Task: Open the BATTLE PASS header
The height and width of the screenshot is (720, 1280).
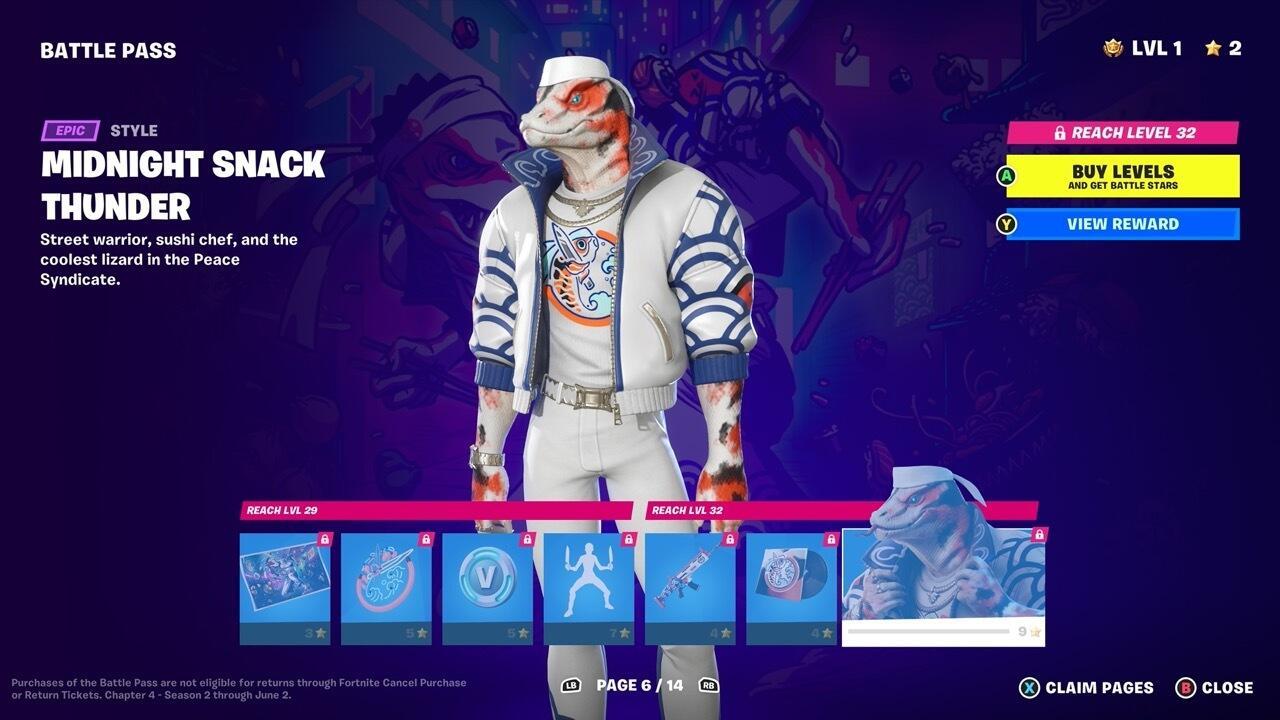Action: (x=108, y=49)
